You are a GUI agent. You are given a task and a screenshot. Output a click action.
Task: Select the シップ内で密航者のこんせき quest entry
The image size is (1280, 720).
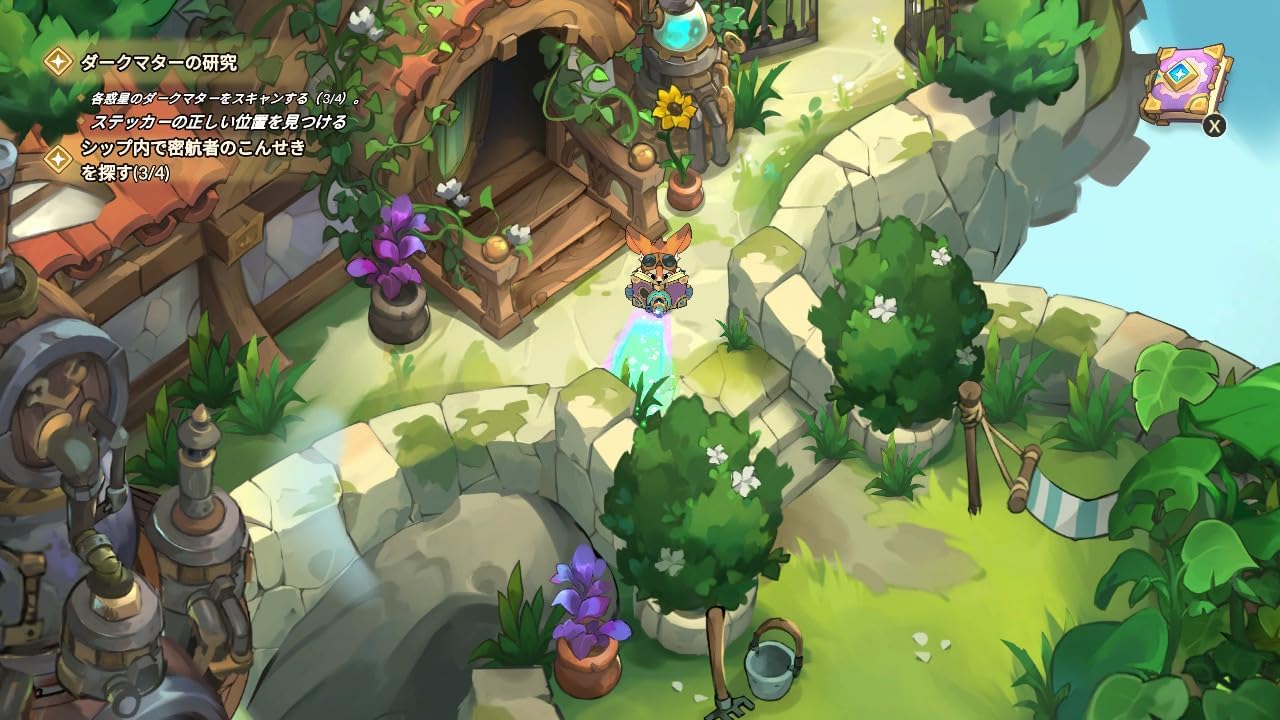click(x=190, y=150)
